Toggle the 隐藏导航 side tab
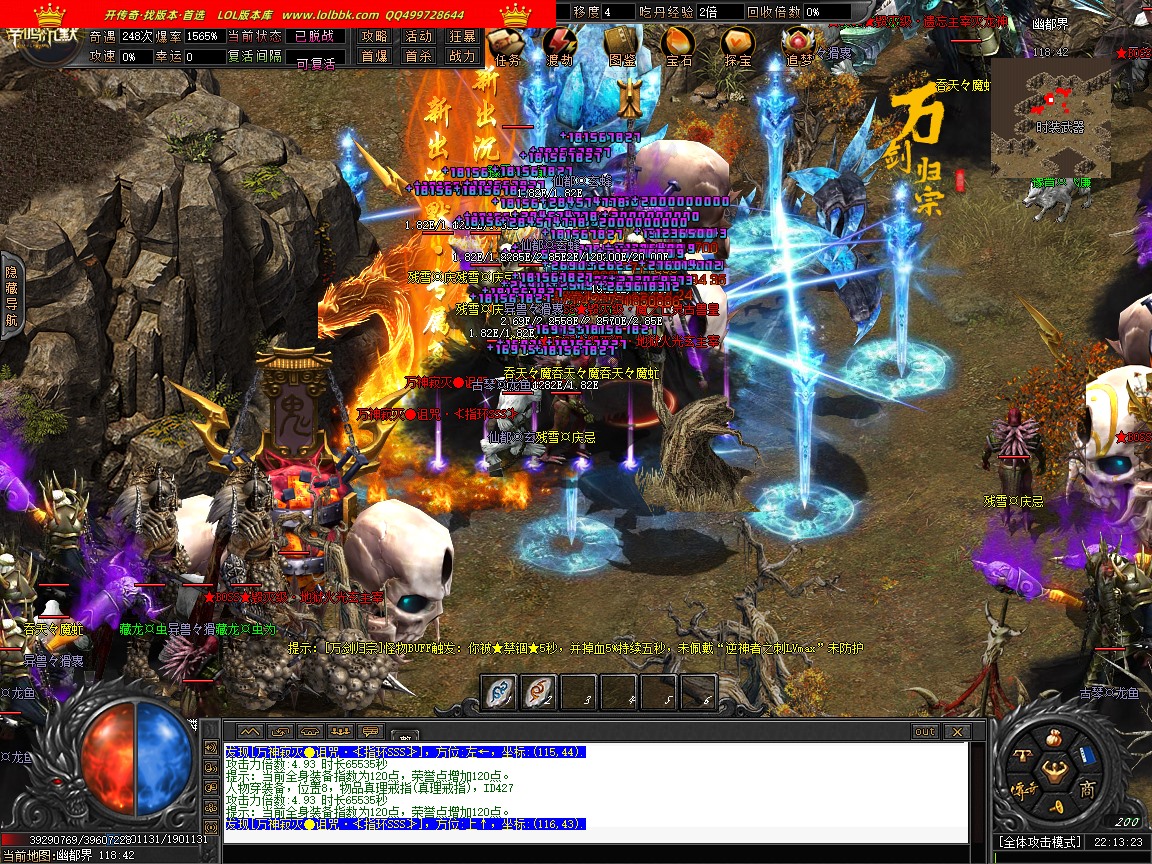The height and width of the screenshot is (864, 1152). [x=12, y=295]
